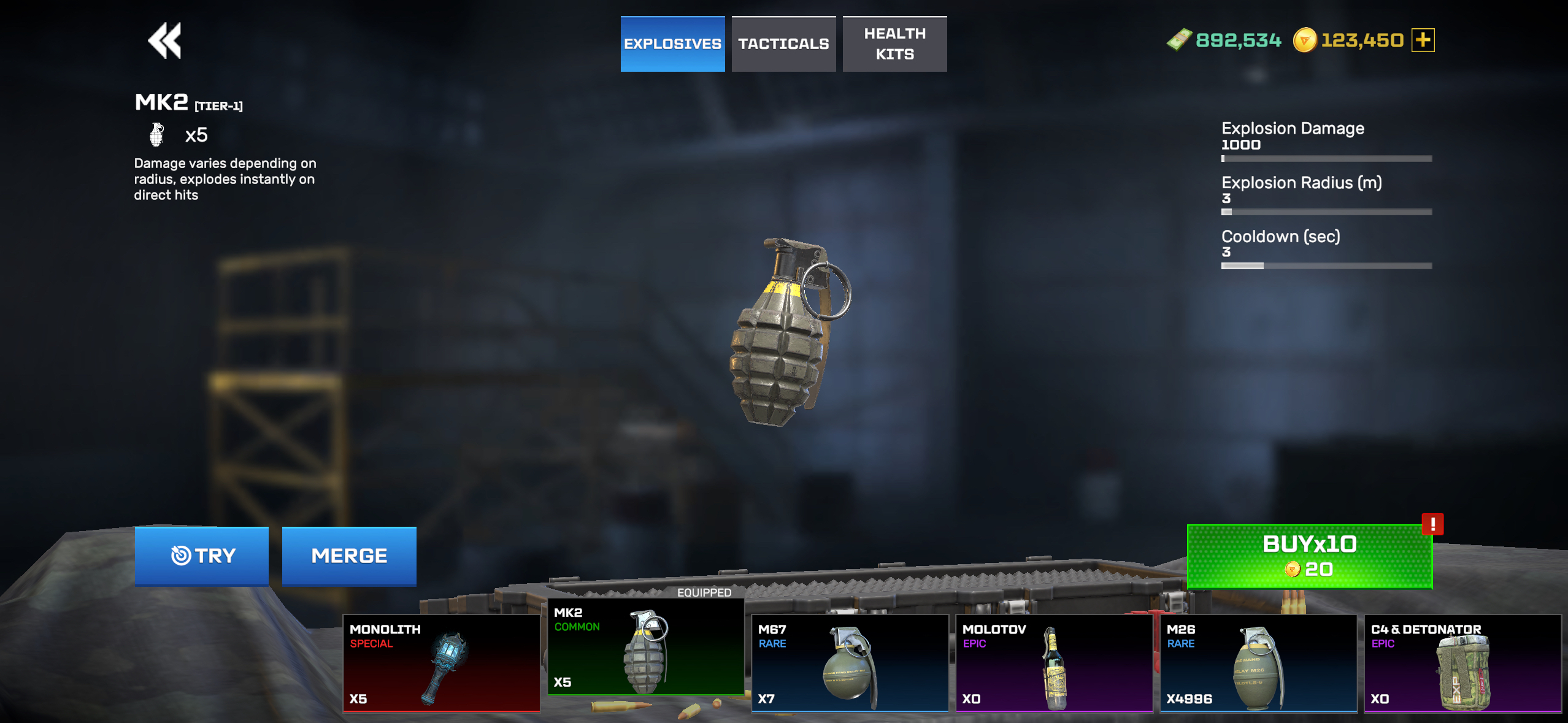The image size is (1568, 723).
Task: Try out the MK2 grenade
Action: (202, 556)
